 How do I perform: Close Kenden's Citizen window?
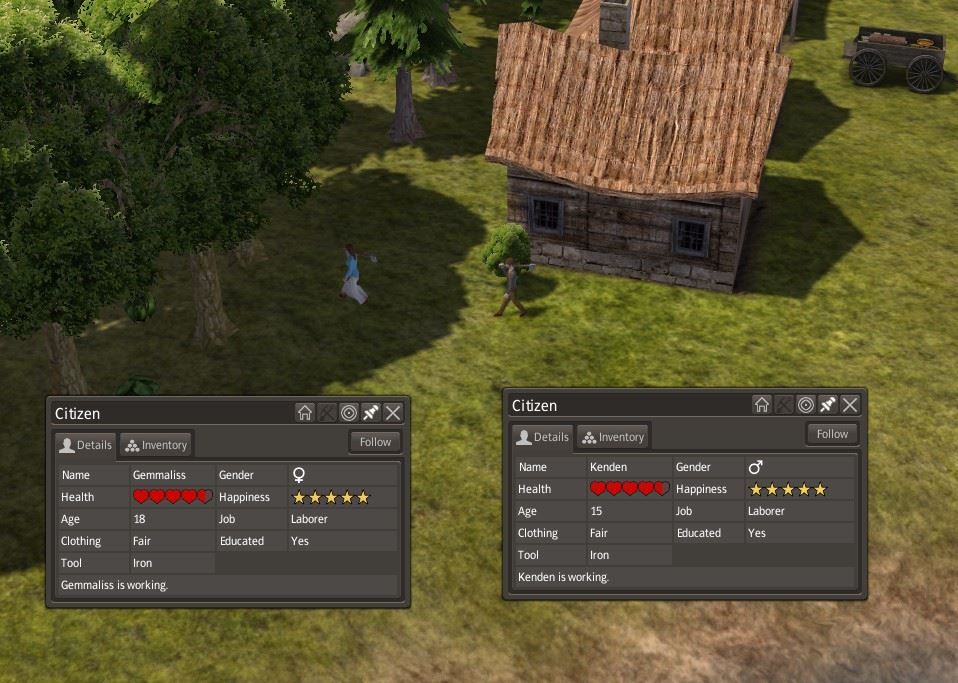[x=850, y=405]
